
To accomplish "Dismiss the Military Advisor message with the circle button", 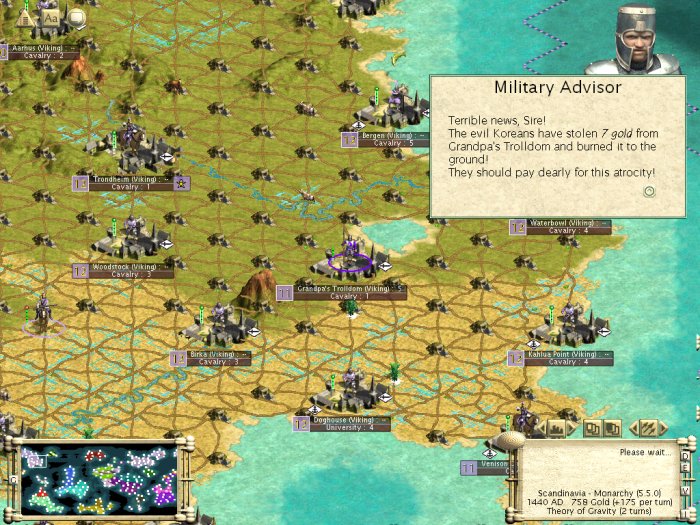I will pos(649,191).
